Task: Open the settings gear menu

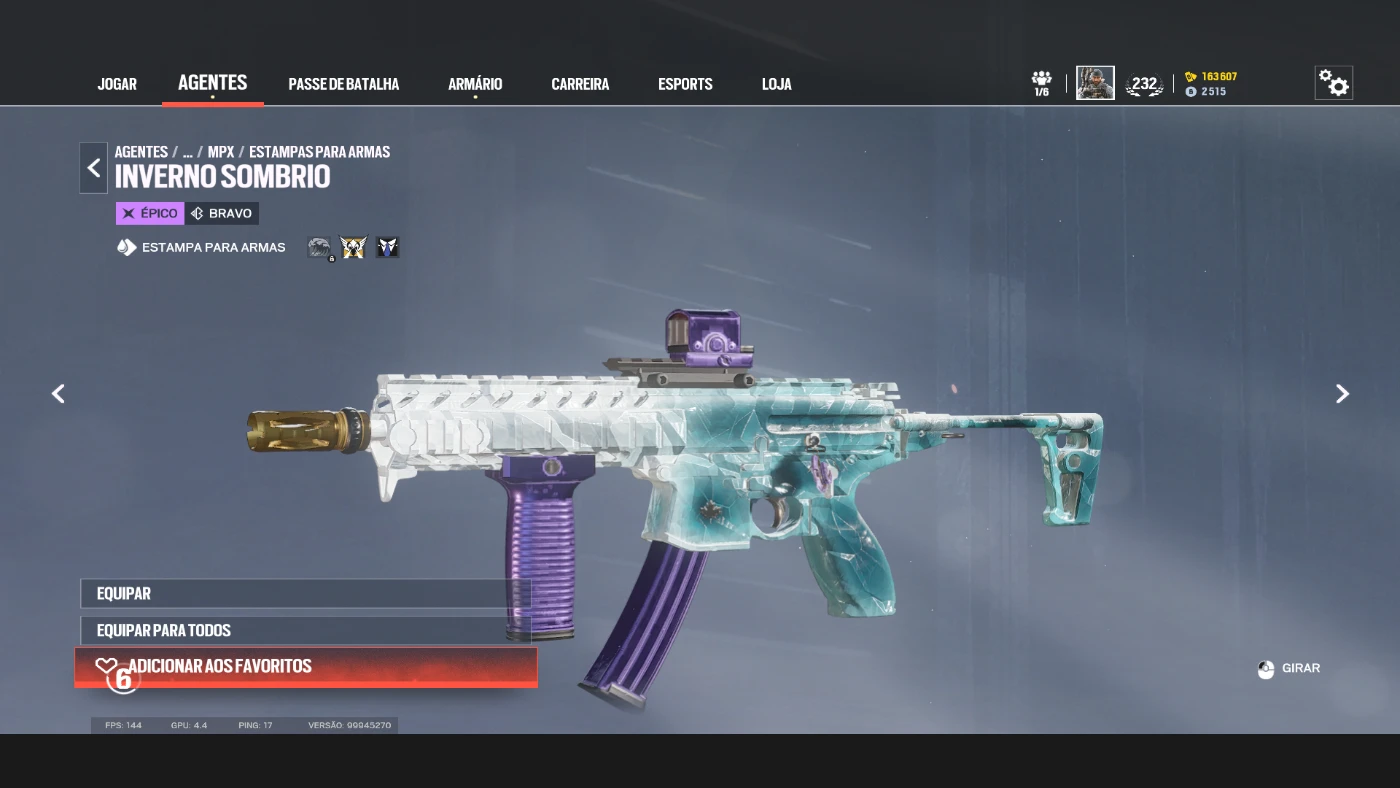Action: click(1333, 83)
